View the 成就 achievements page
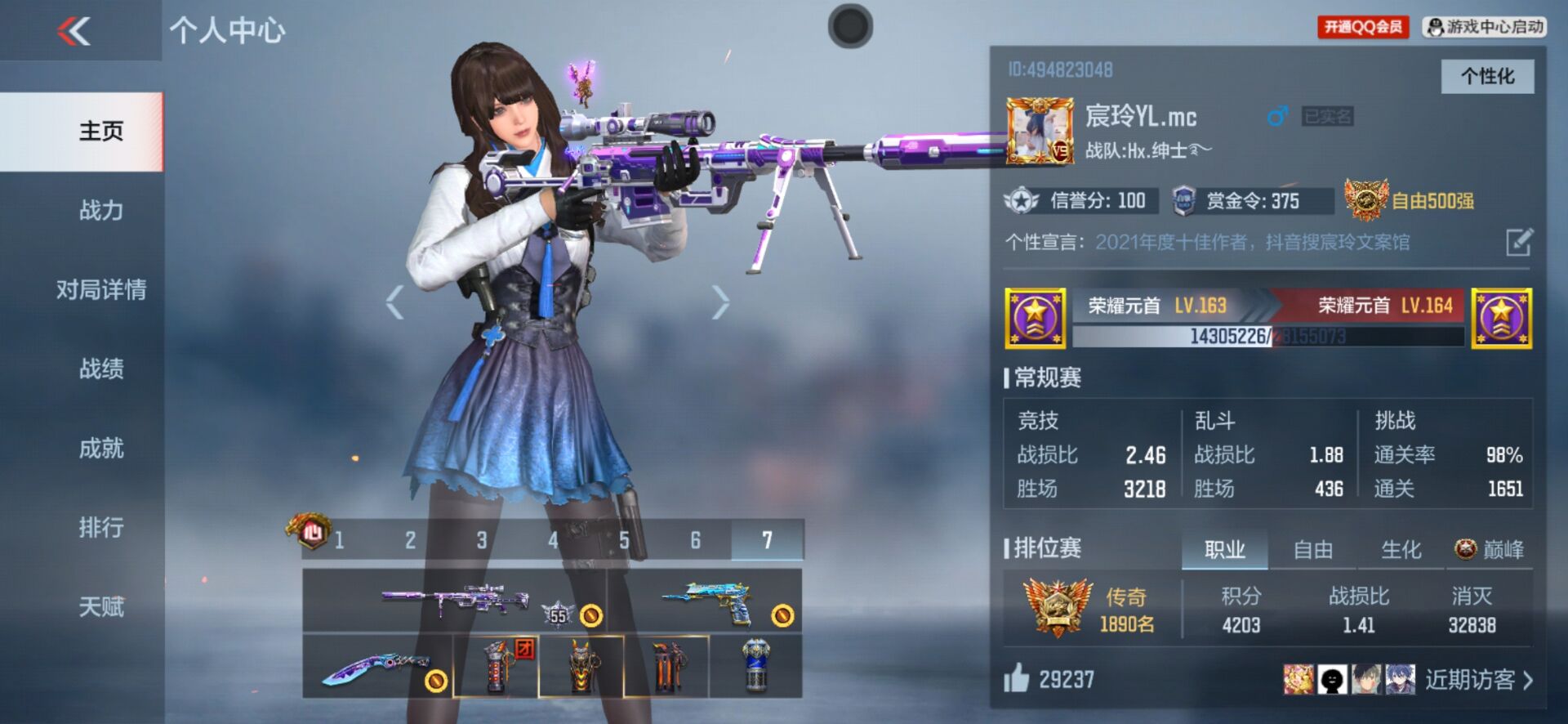1568x724 pixels. (101, 449)
